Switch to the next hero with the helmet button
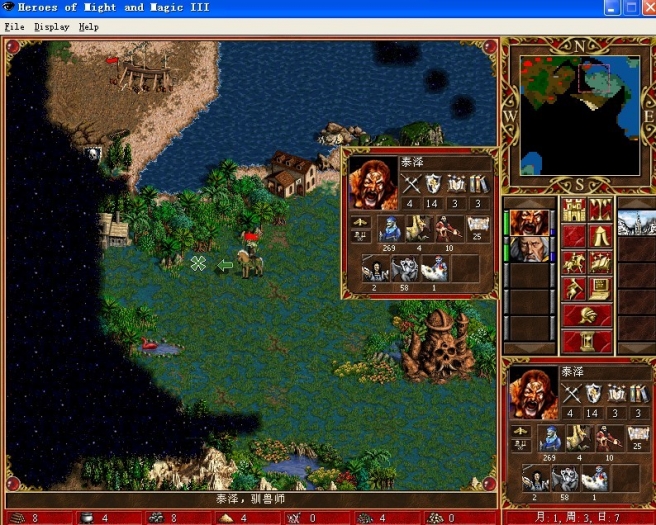 point(587,314)
